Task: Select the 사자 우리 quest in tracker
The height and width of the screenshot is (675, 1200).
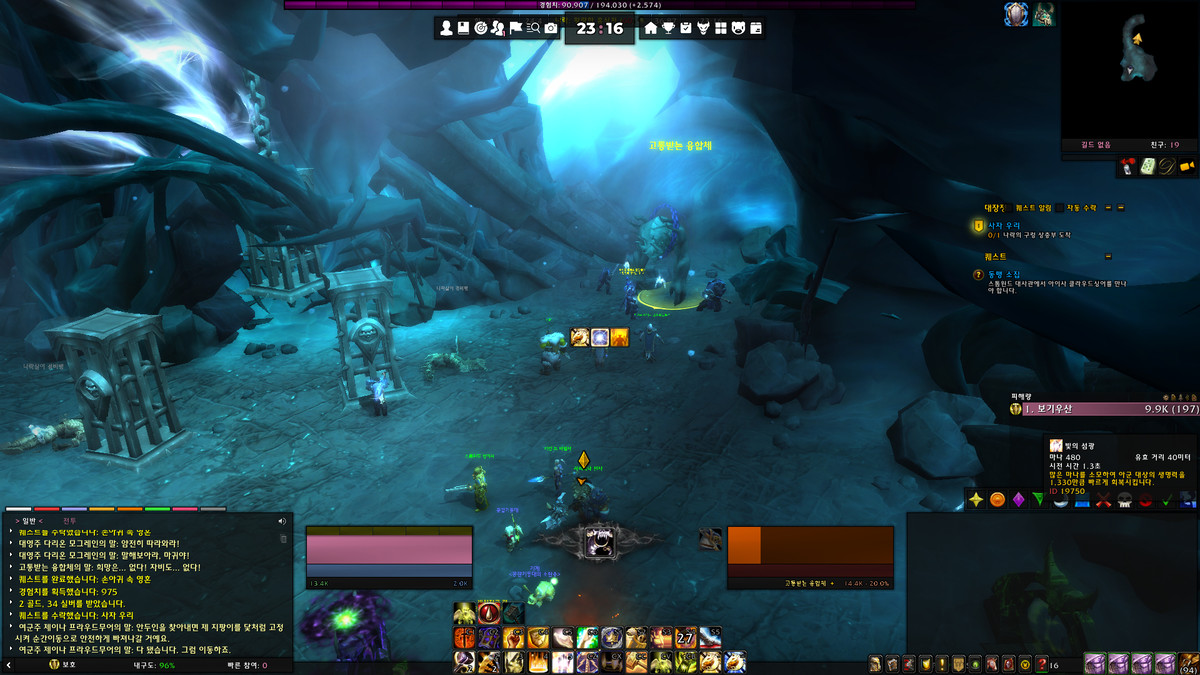Action: [x=1003, y=227]
